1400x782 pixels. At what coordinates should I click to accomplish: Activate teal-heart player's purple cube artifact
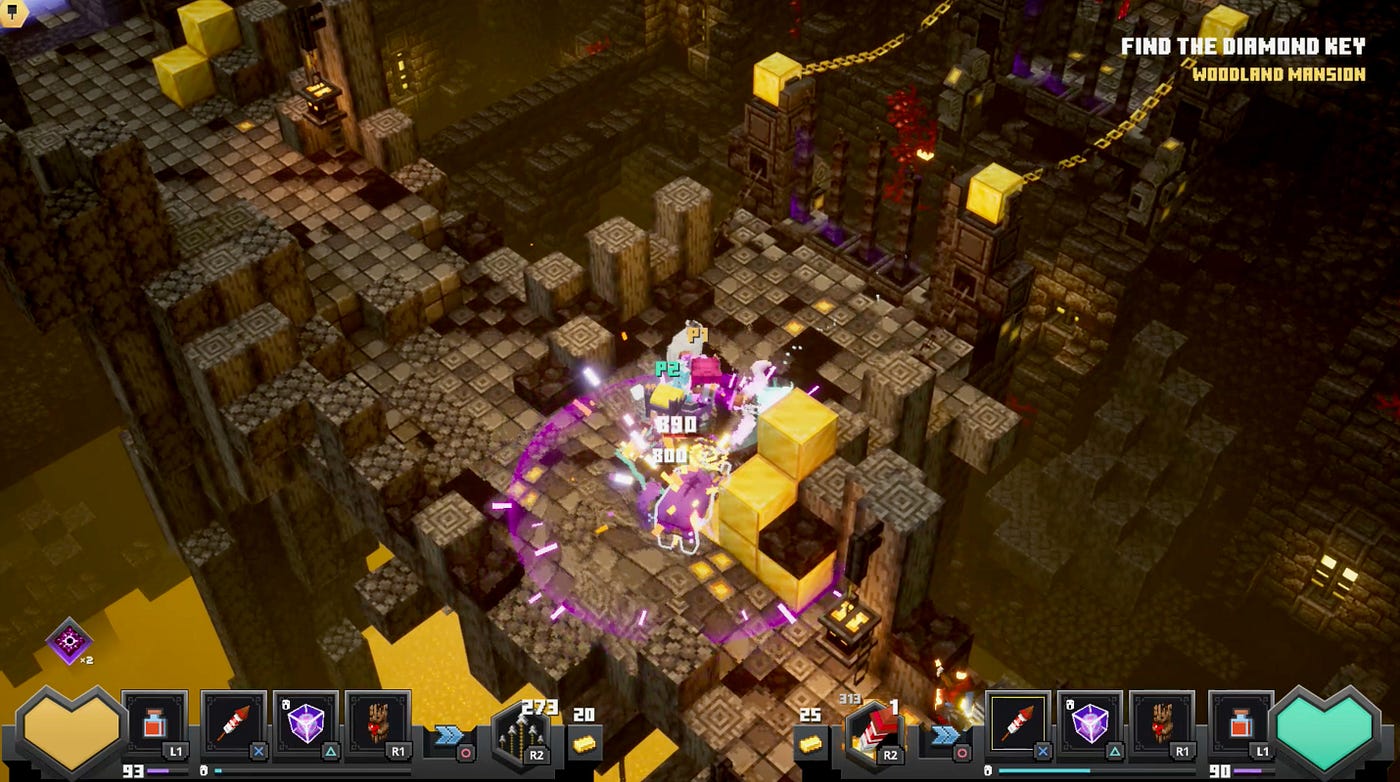[x=1091, y=723]
